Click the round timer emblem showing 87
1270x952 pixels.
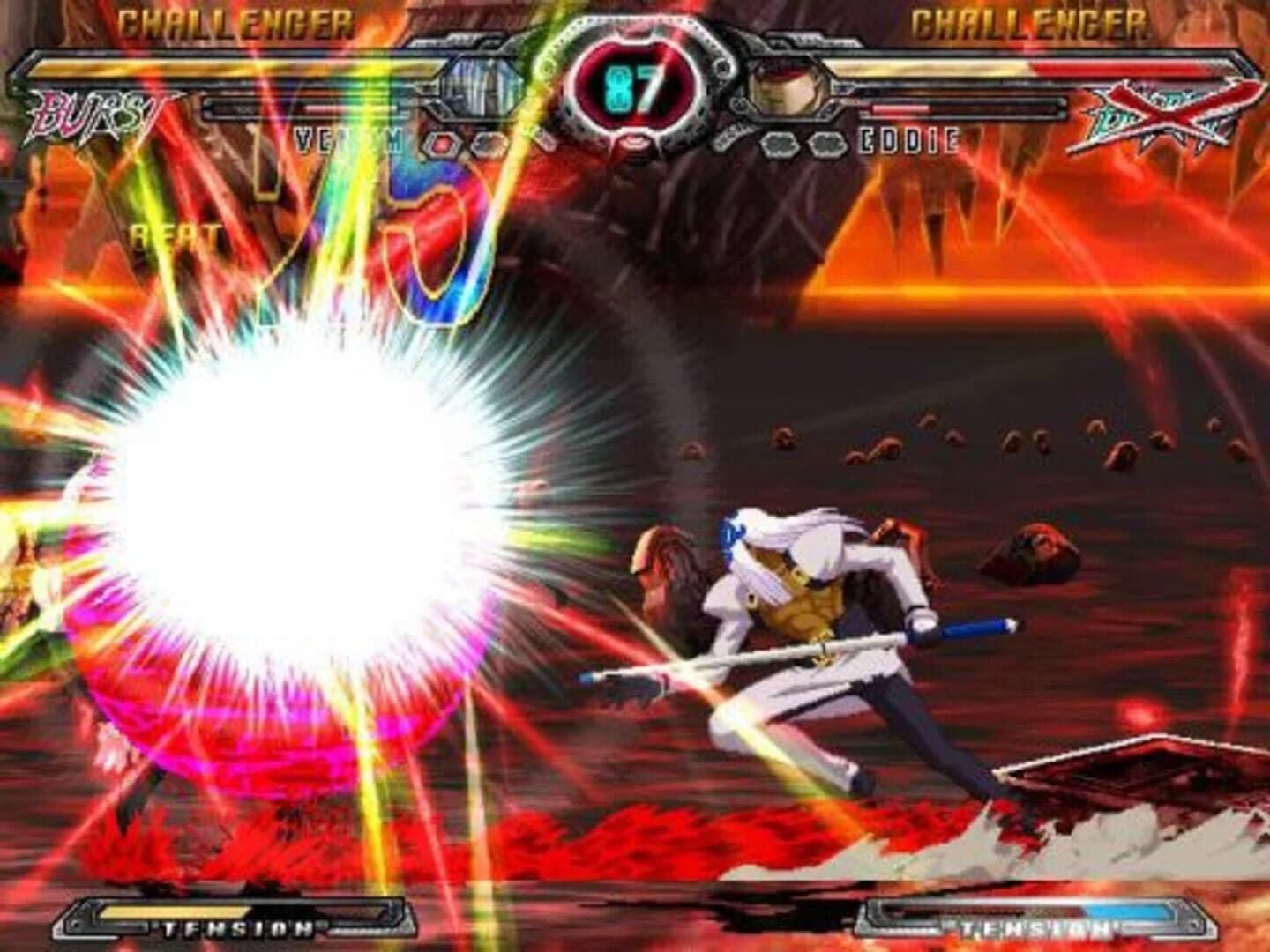click(x=633, y=84)
